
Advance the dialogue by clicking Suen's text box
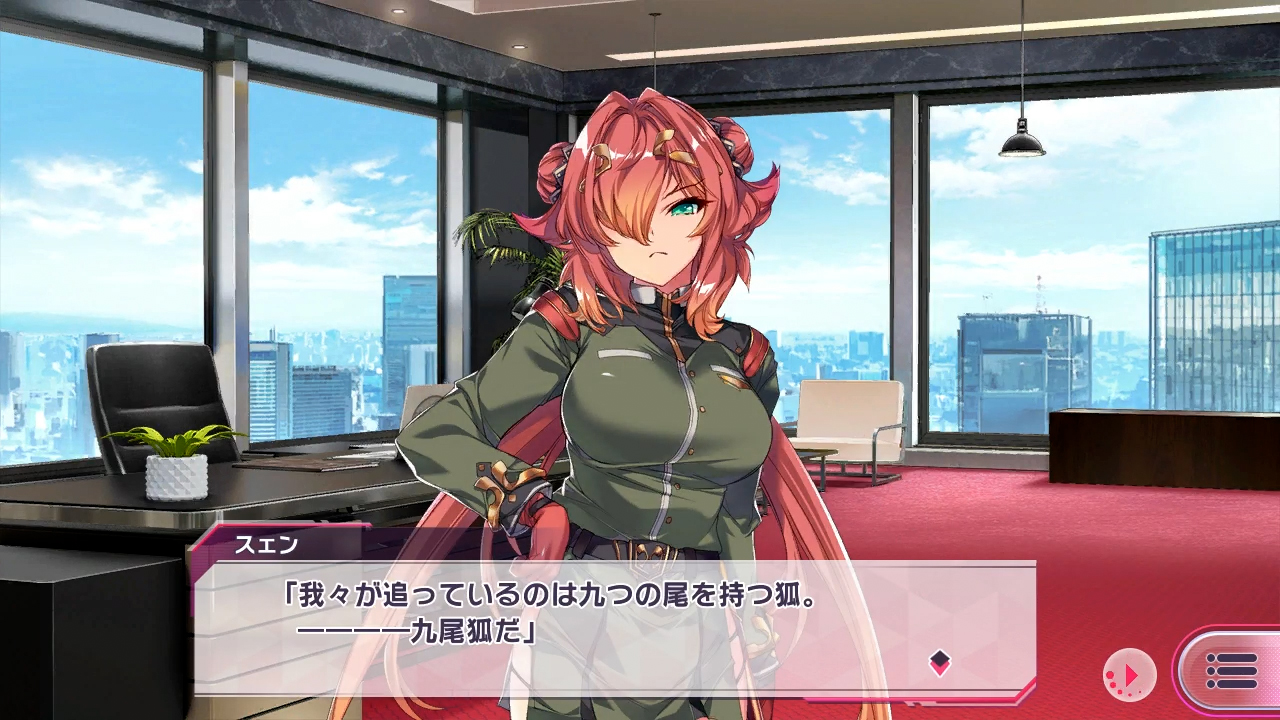tap(612, 628)
